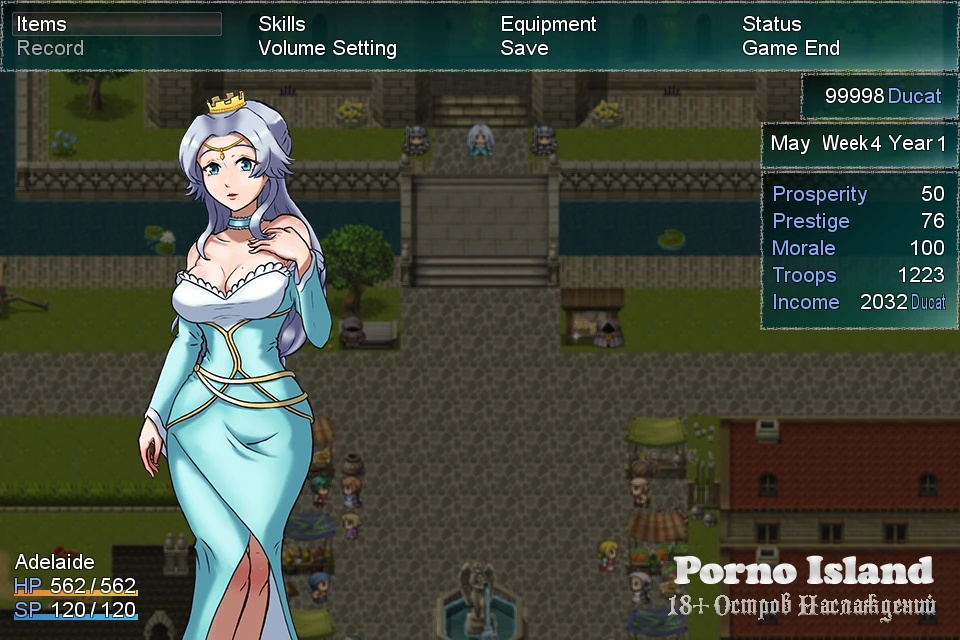Open the Items menu

coord(42,24)
